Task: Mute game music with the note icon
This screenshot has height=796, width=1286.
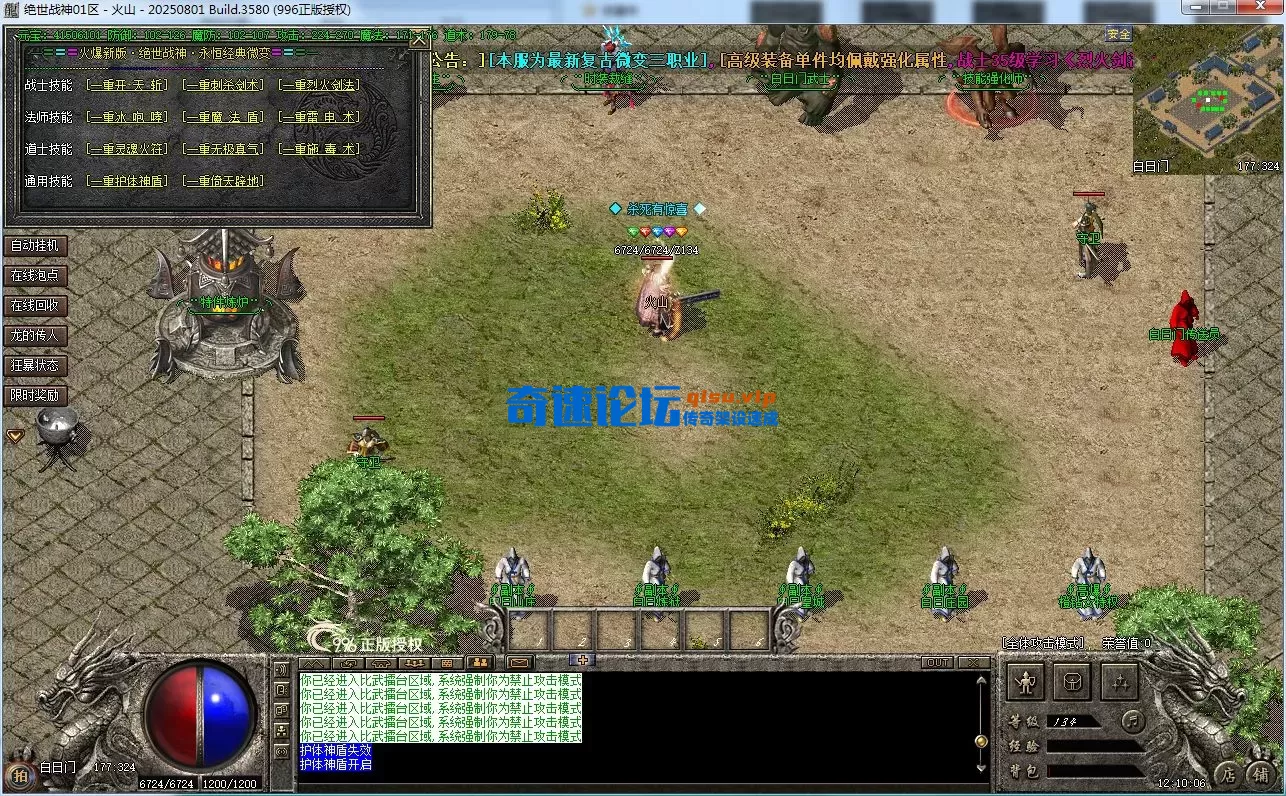Action: click(x=1133, y=722)
